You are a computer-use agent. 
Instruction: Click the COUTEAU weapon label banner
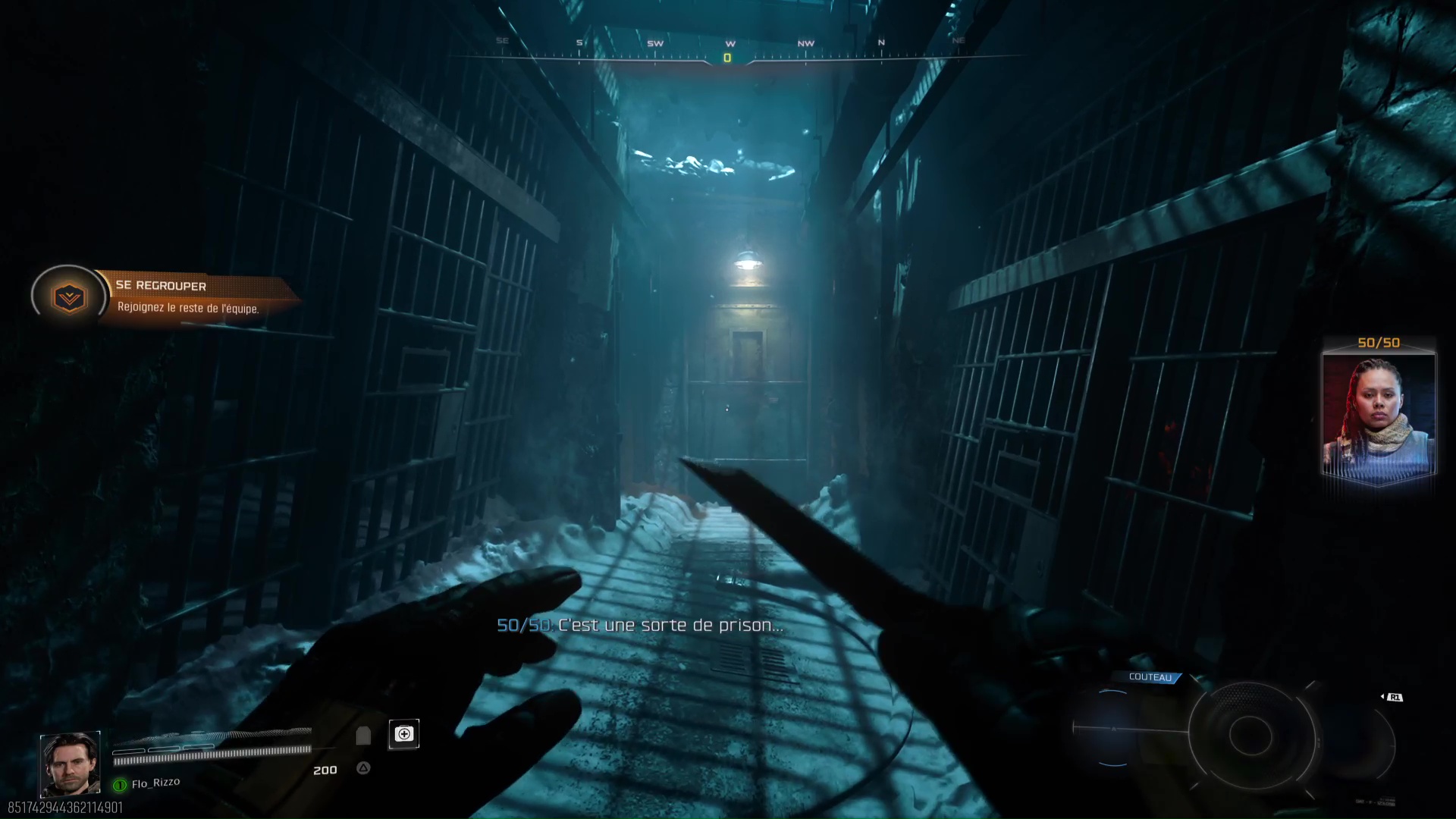pyautogui.click(x=1150, y=679)
